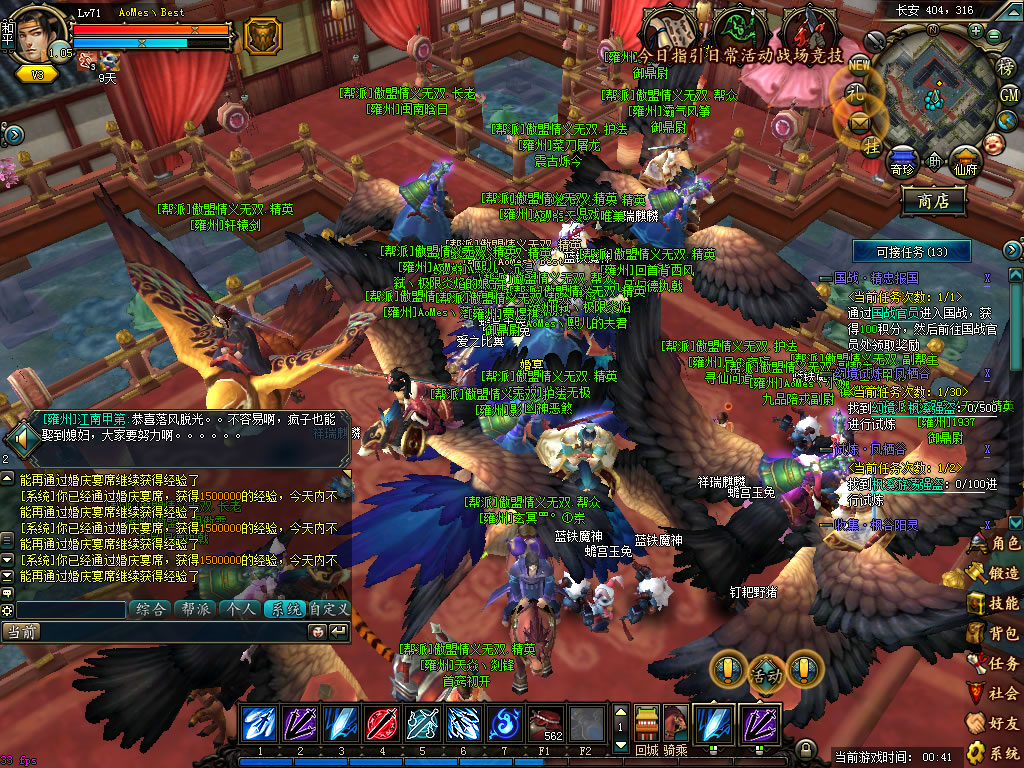Open the 角色 character menu
The image size is (1024, 768).
click(994, 543)
